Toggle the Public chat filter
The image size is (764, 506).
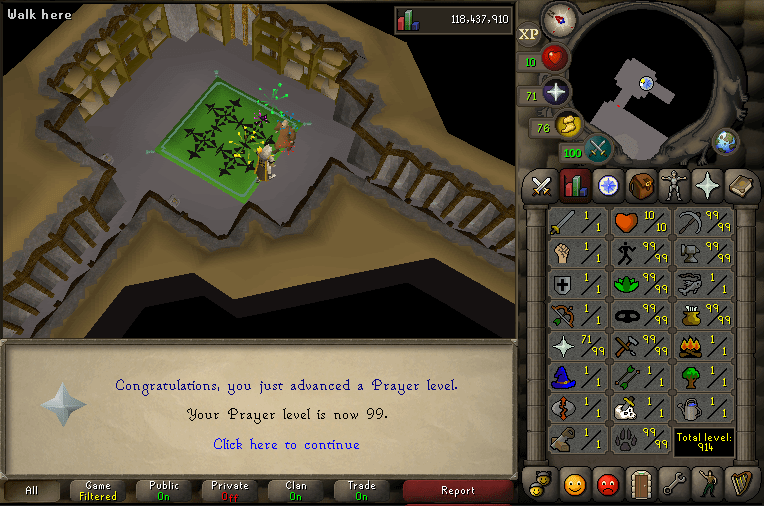pyautogui.click(x=164, y=491)
